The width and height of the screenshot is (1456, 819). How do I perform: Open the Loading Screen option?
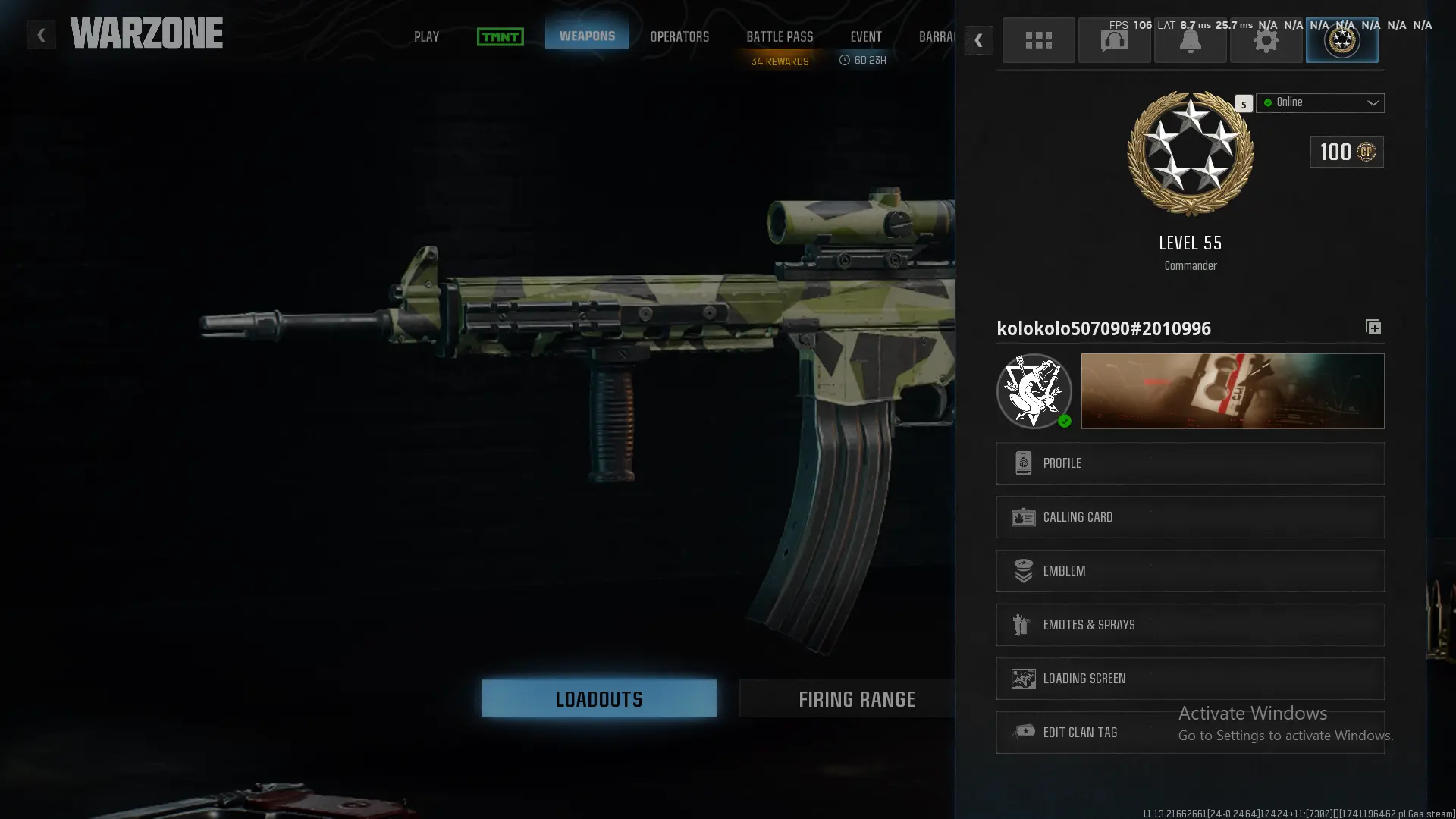tap(1189, 678)
